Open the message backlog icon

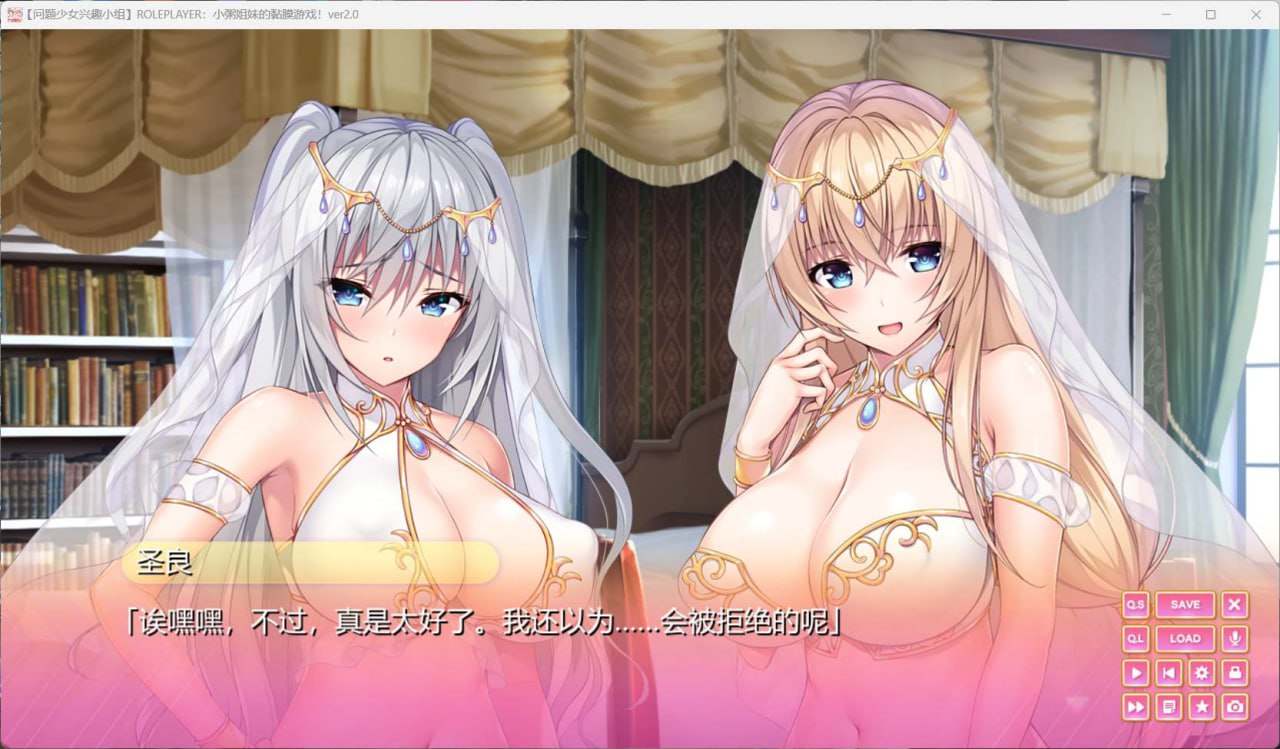1168,706
